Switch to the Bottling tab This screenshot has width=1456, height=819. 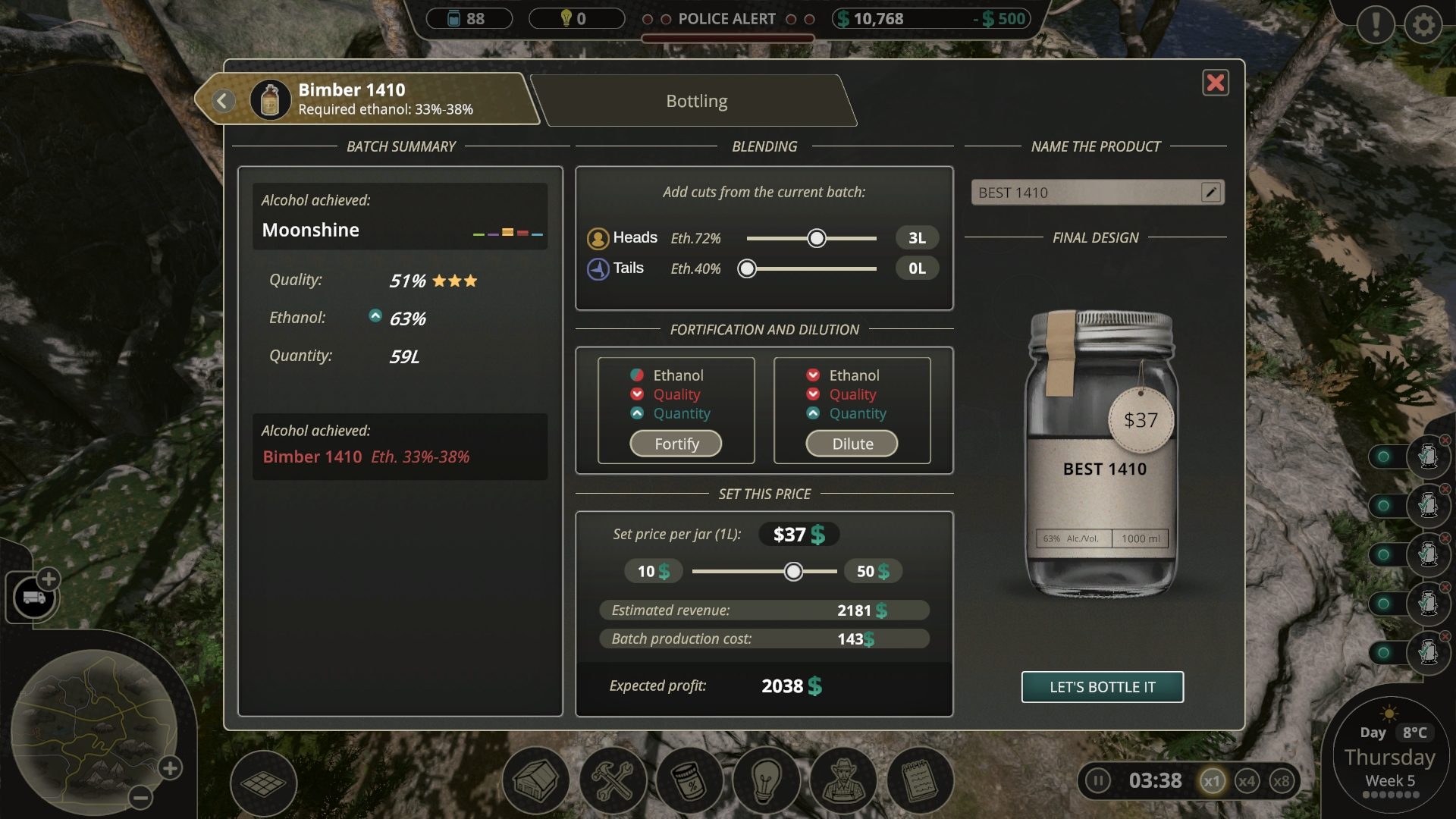pyautogui.click(x=696, y=101)
